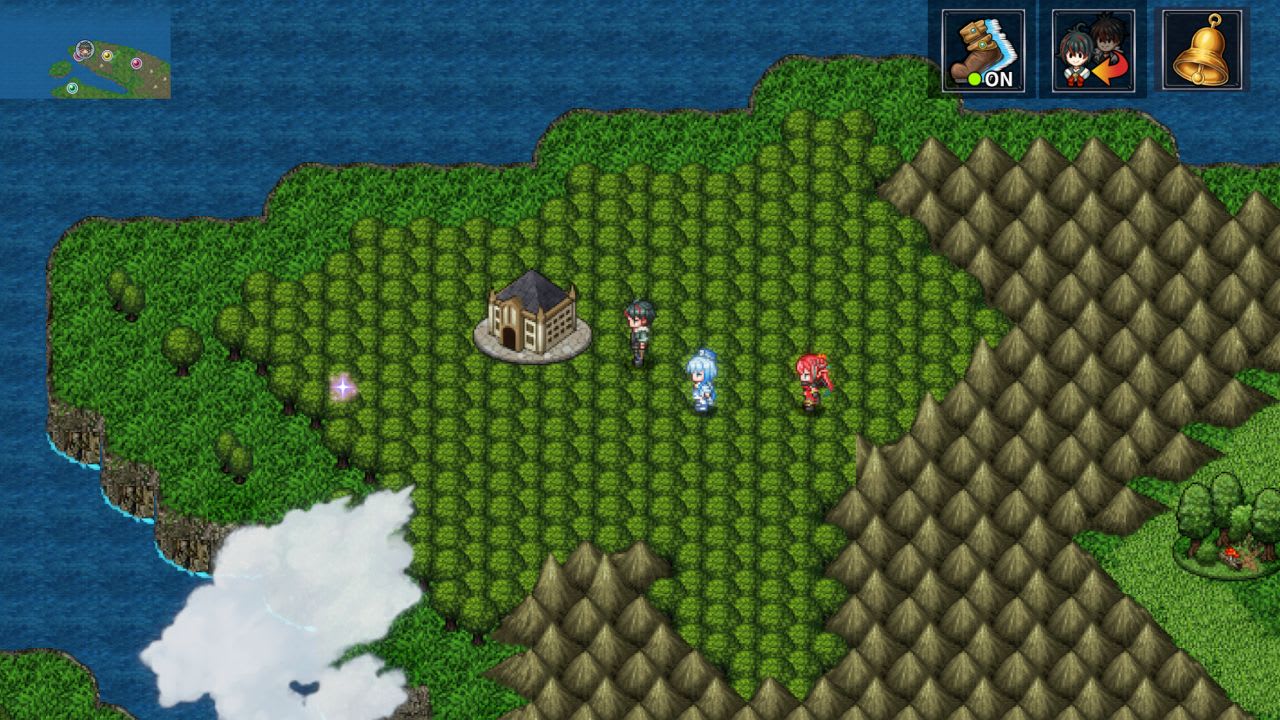The width and height of the screenshot is (1280, 720).
Task: Click the player face marker on minimap
Action: tap(84, 48)
